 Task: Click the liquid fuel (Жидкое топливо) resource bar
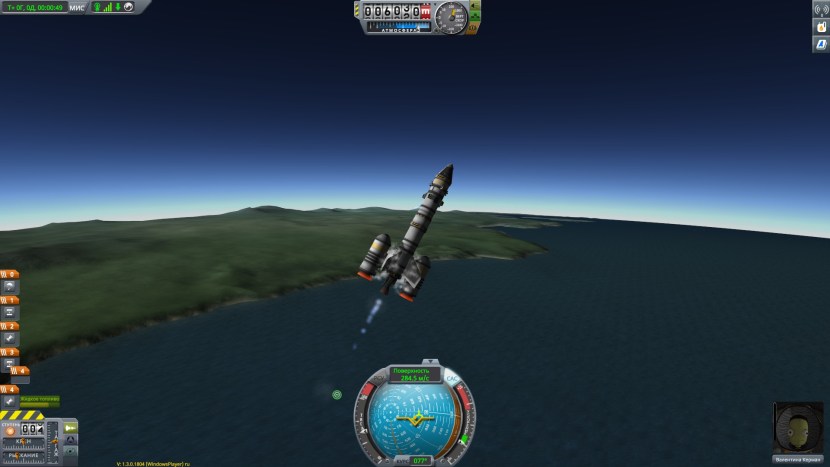pos(40,402)
